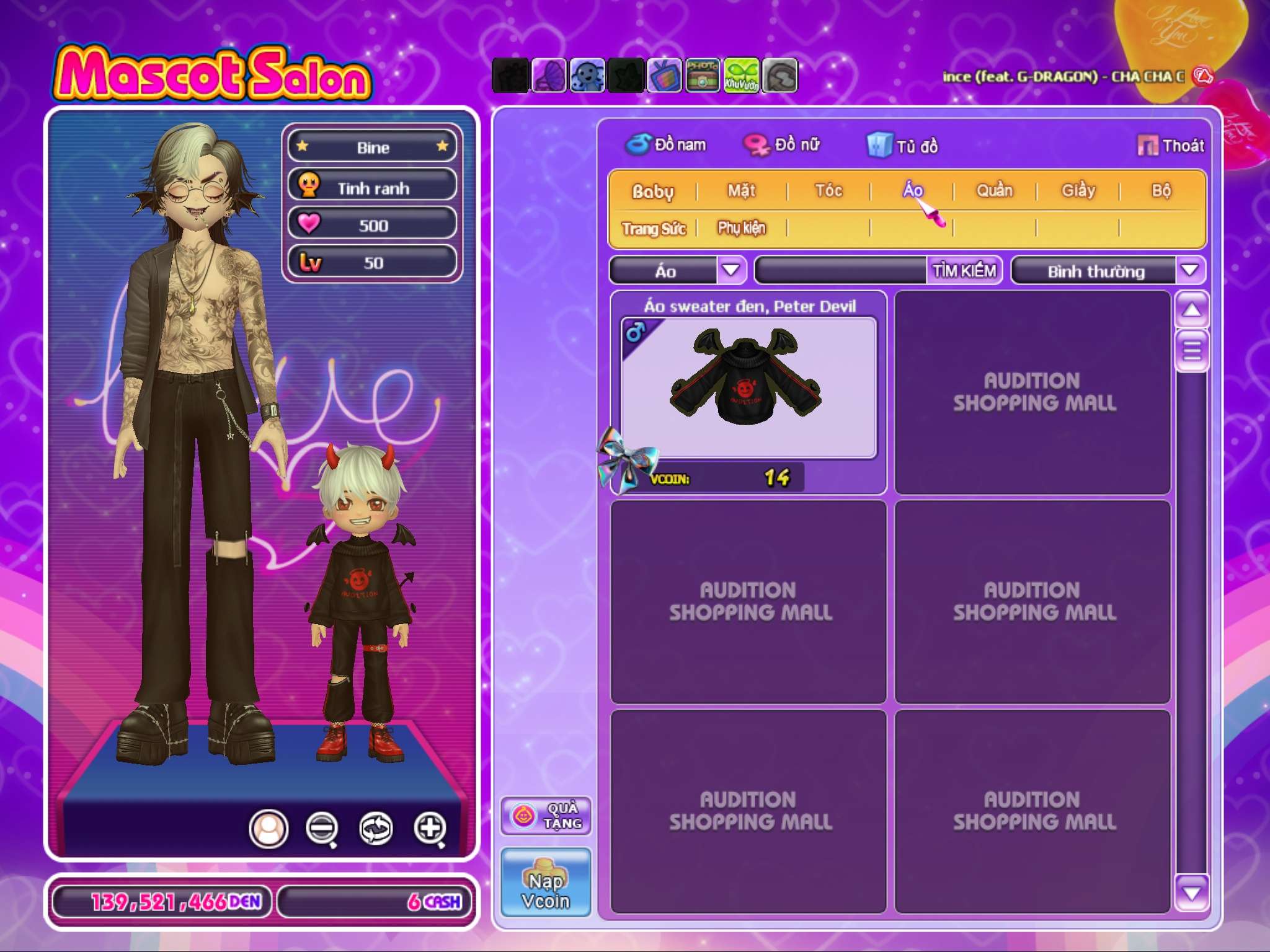
Task: Exit the salon with Thoát
Action: pyautogui.click(x=1171, y=146)
